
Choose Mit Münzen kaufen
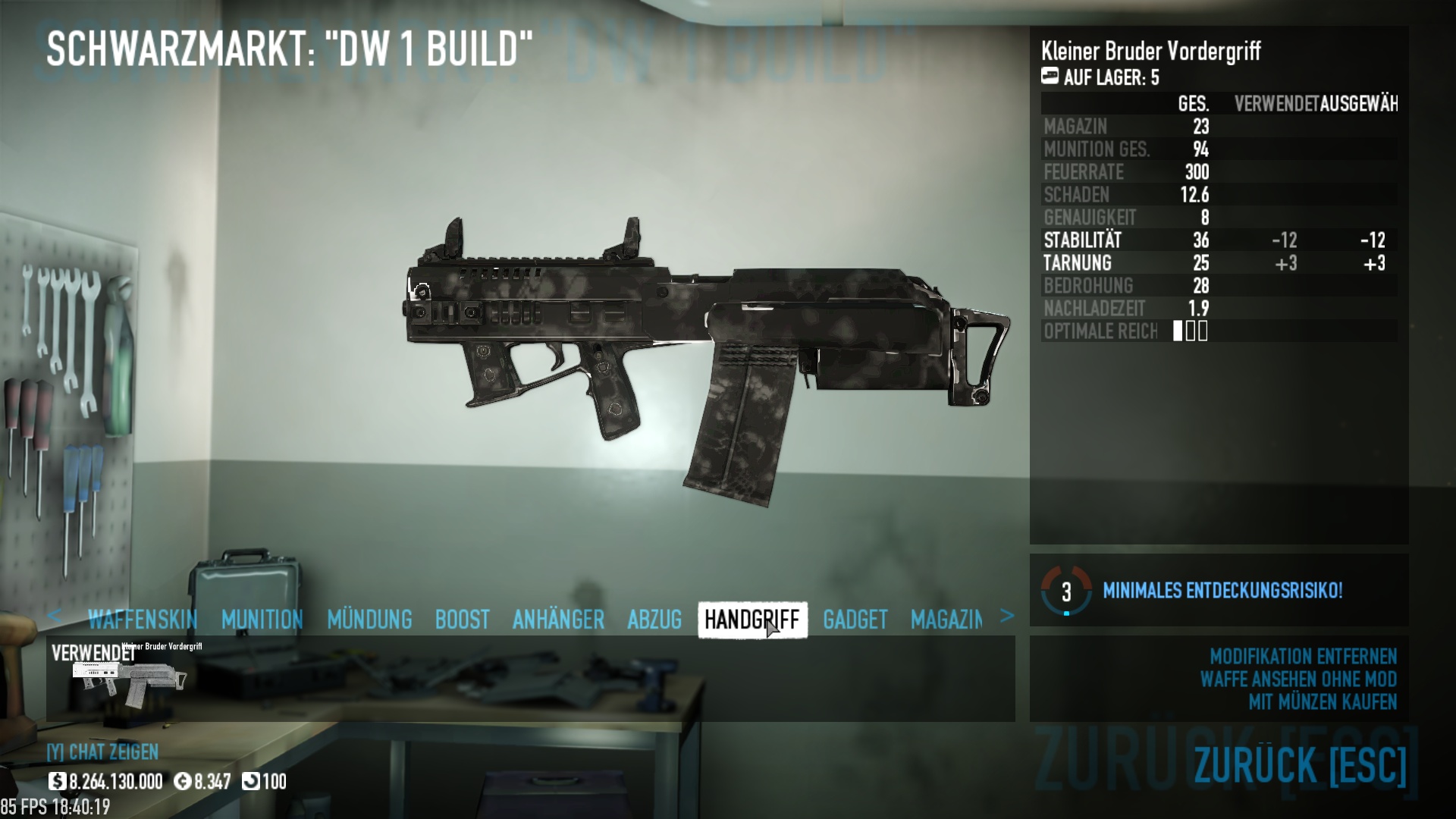(1322, 702)
